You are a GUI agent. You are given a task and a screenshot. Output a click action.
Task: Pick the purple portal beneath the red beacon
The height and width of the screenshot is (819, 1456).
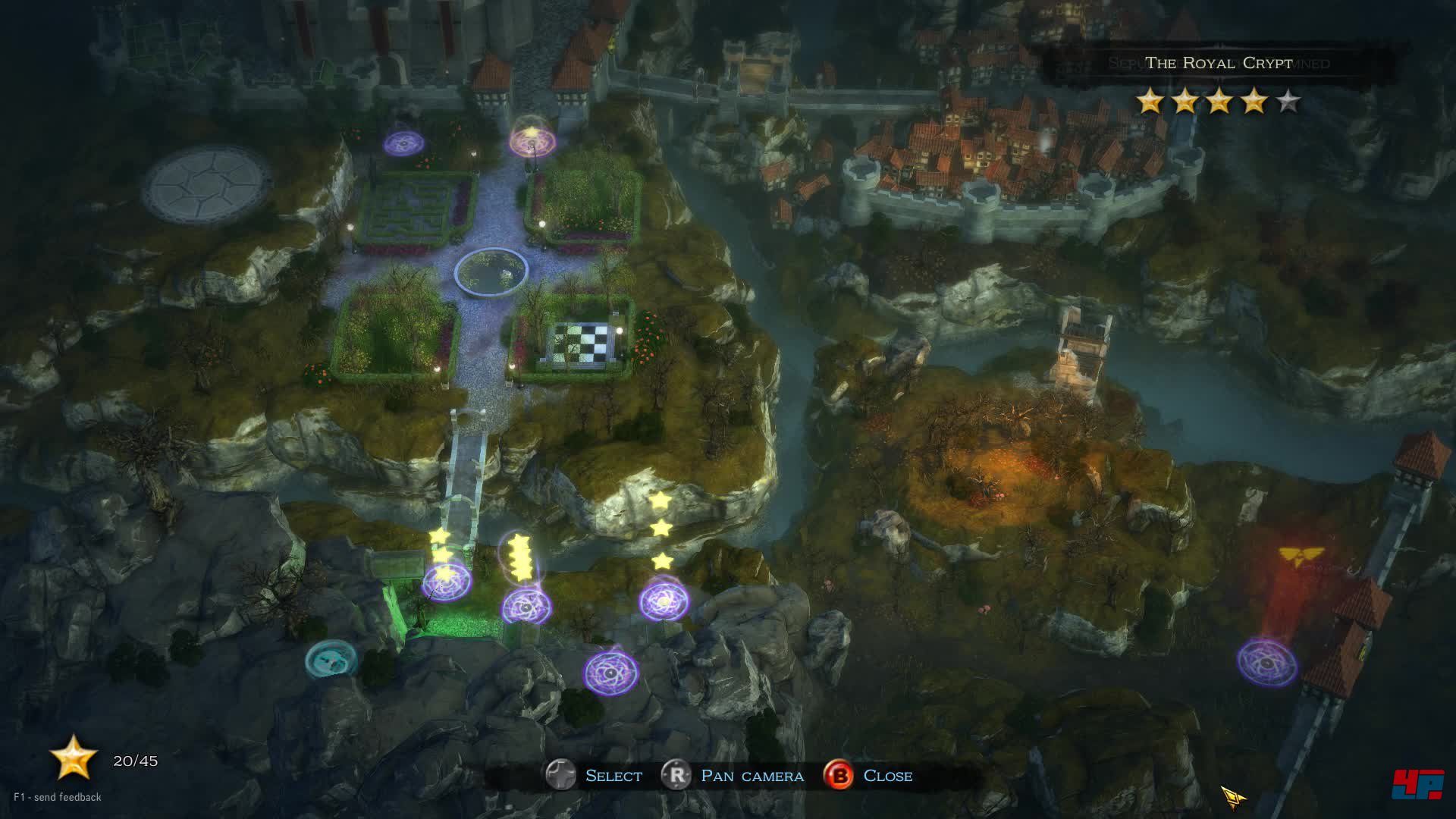pos(1266,662)
